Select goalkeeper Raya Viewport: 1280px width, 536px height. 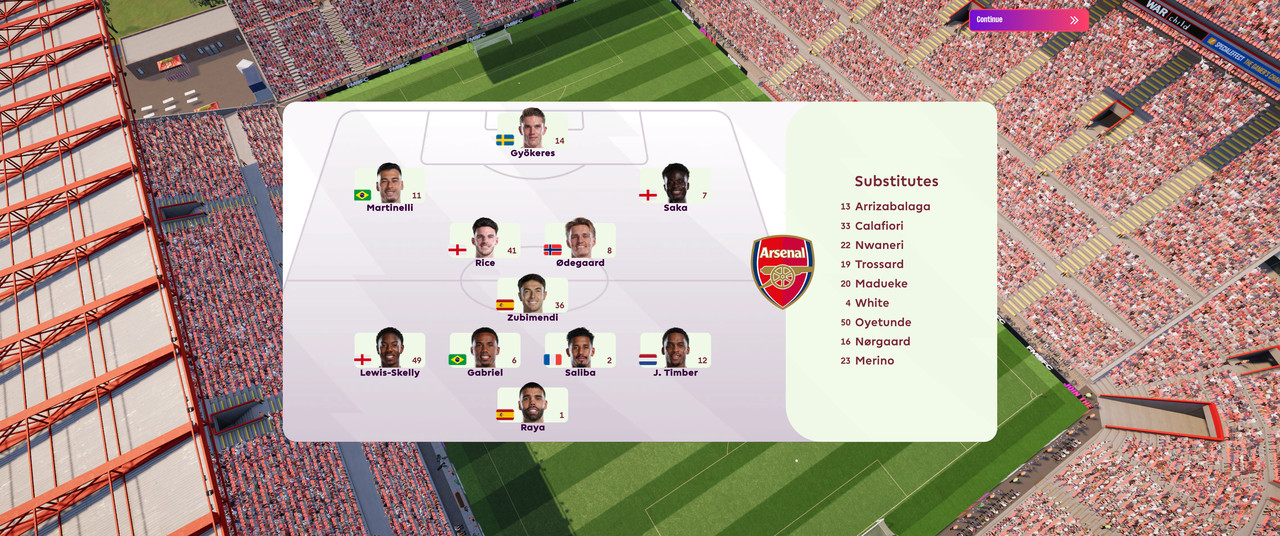point(532,408)
